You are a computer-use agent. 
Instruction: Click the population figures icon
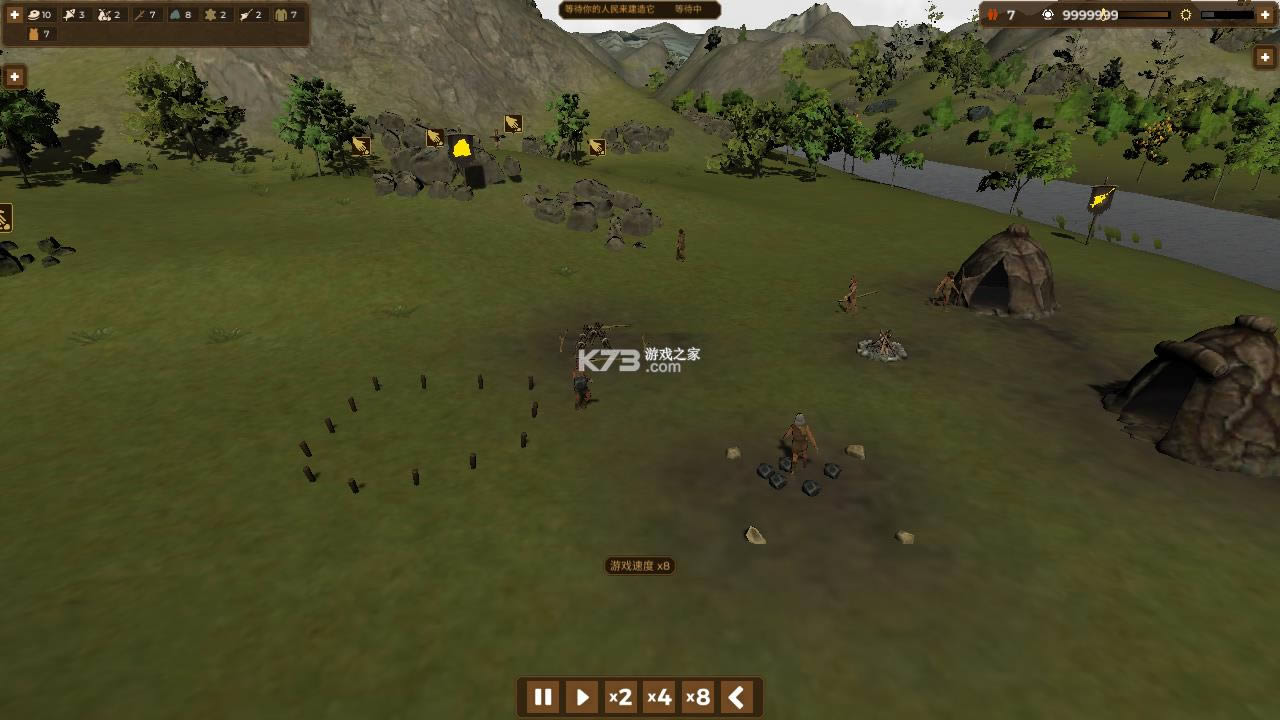[x=993, y=15]
